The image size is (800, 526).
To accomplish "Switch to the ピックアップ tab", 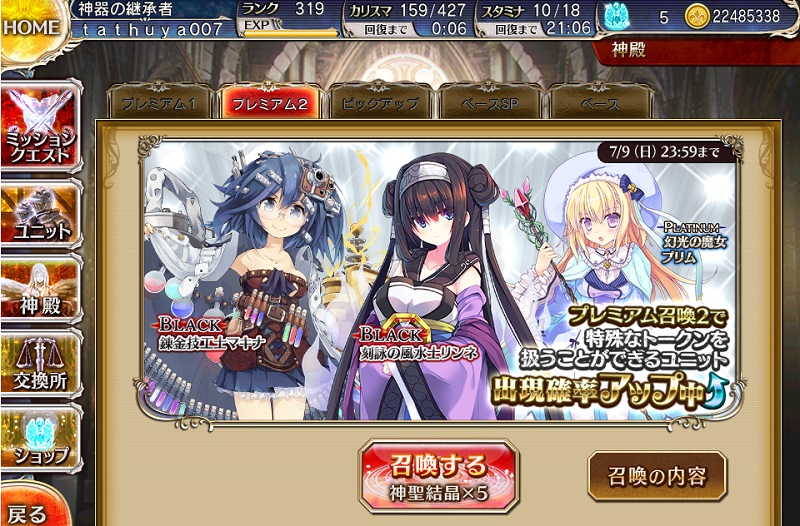I will pyautogui.click(x=380, y=103).
